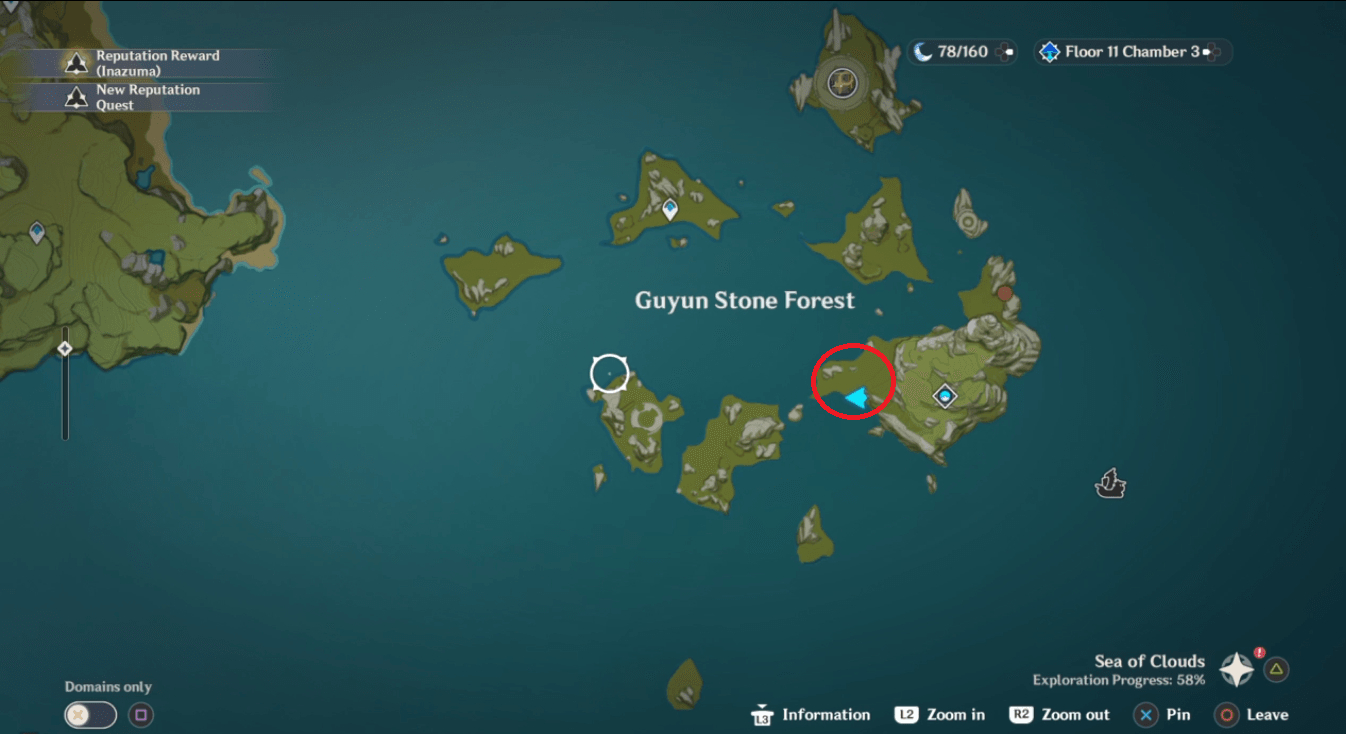
Task: Click the waverider boat icon on the sea
Action: [x=1110, y=484]
